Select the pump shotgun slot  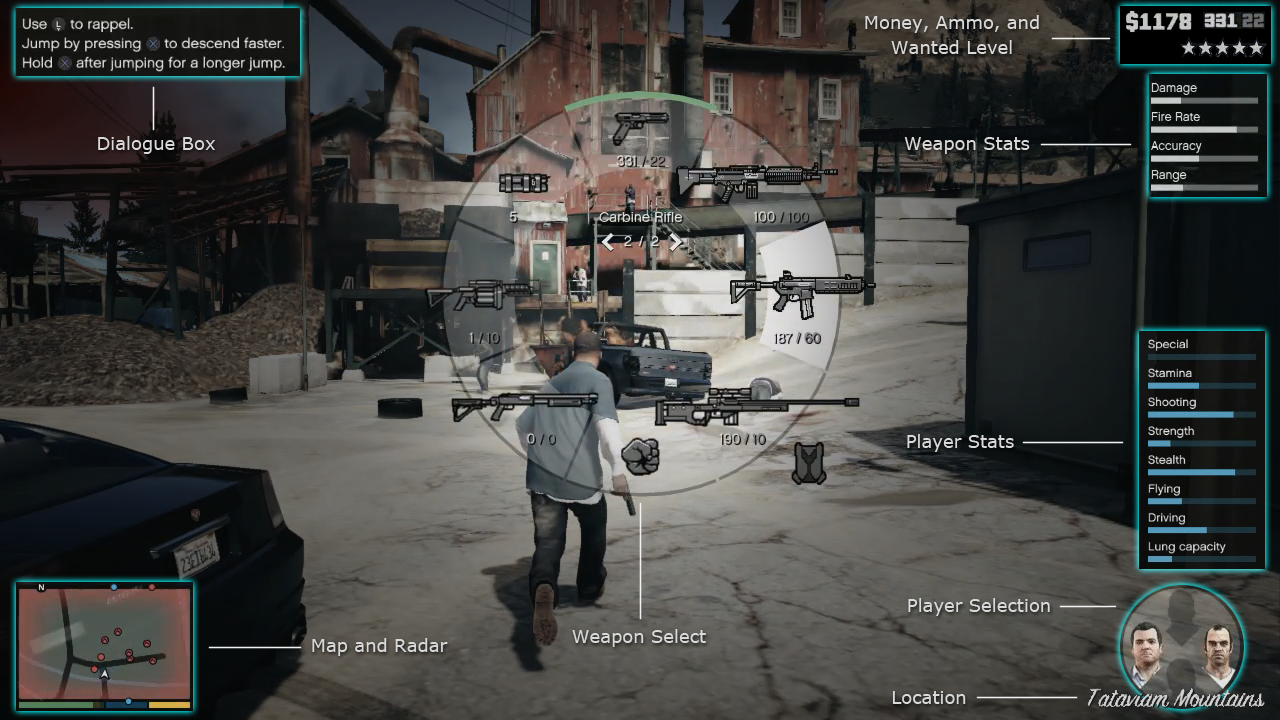point(524,405)
